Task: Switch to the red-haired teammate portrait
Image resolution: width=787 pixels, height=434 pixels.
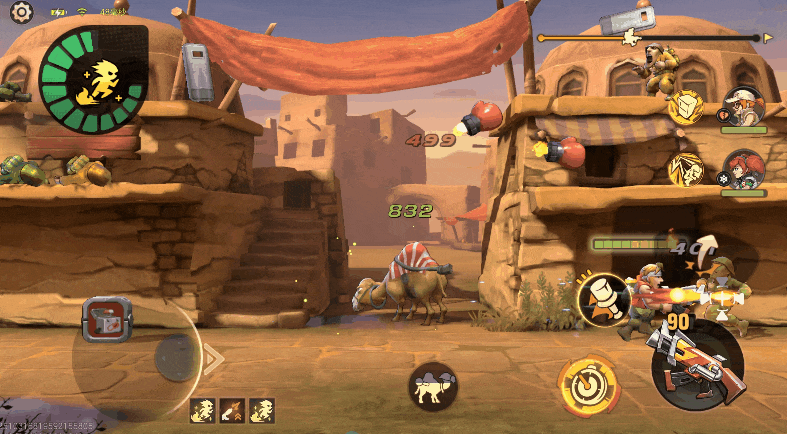Action: [x=743, y=168]
